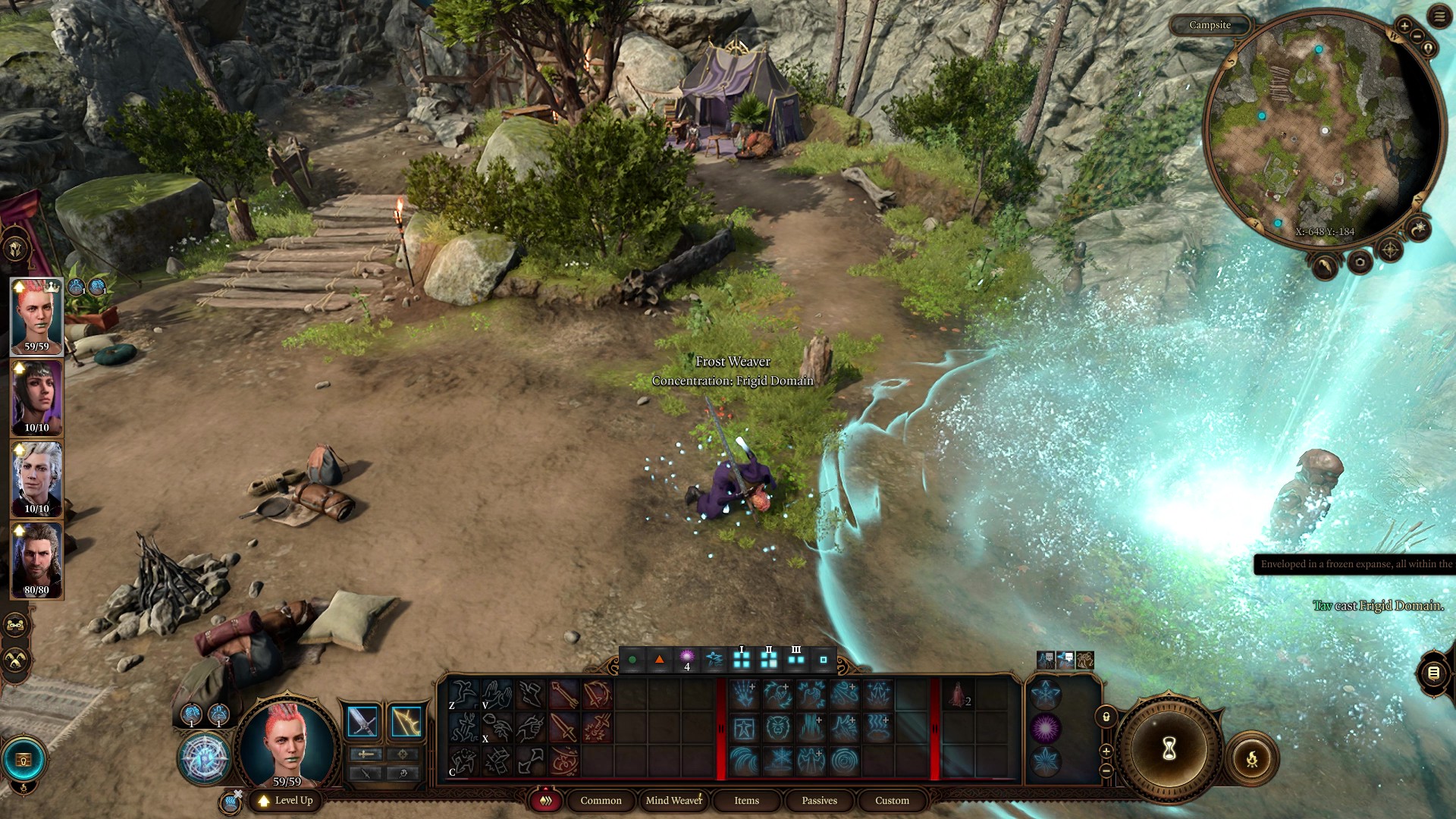Viewport: 1456px width, 819px height.
Task: Select the white-haired companion portrait
Action: [x=36, y=479]
